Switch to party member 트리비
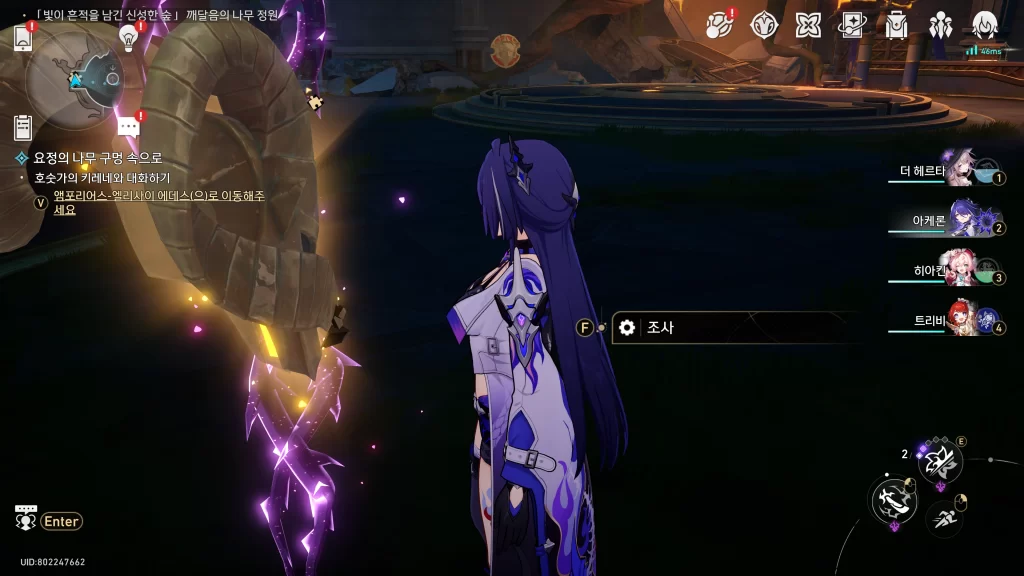This screenshot has width=1024, height=576. pos(960,320)
